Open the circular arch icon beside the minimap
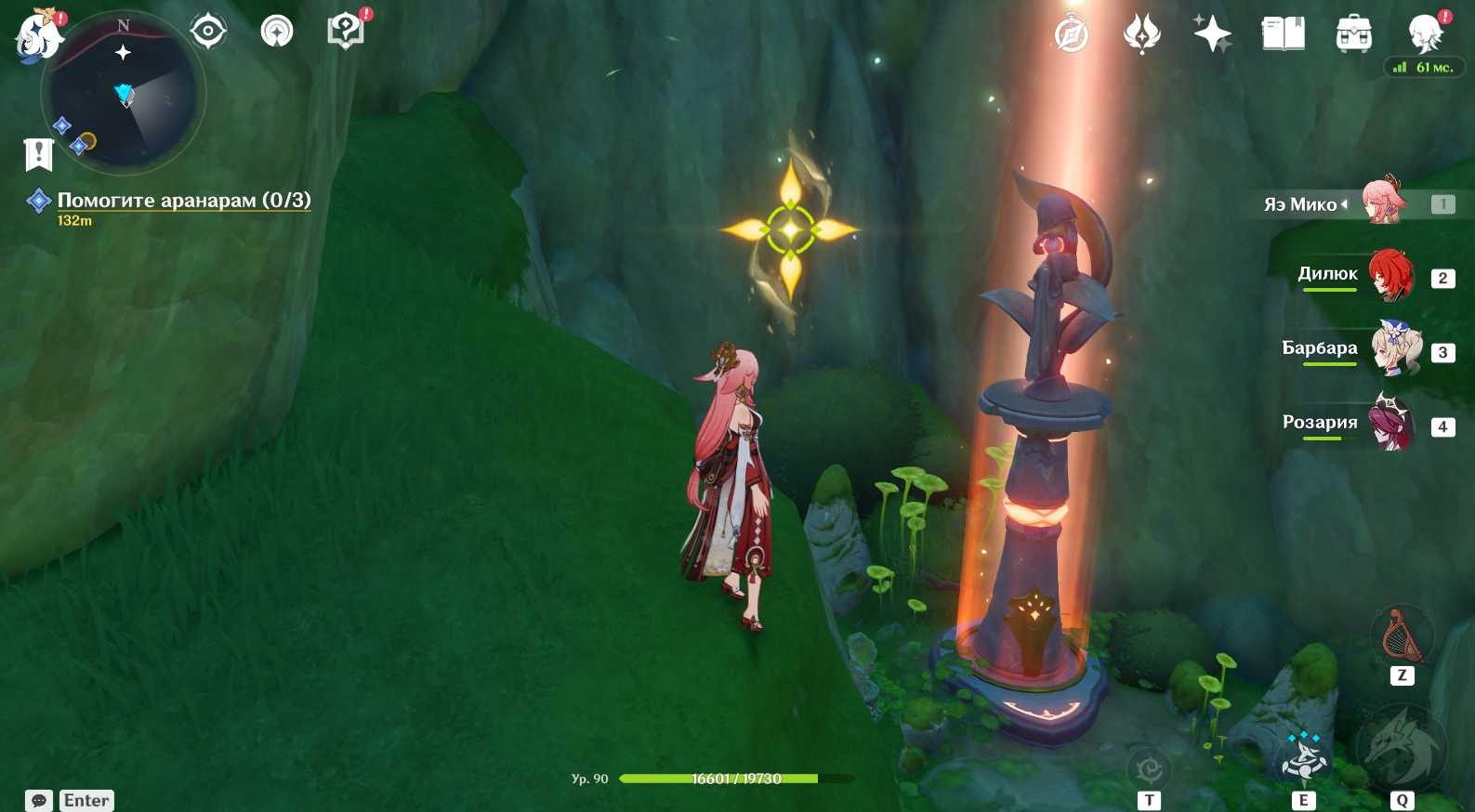Viewport: 1475px width, 812px height. coord(277,32)
